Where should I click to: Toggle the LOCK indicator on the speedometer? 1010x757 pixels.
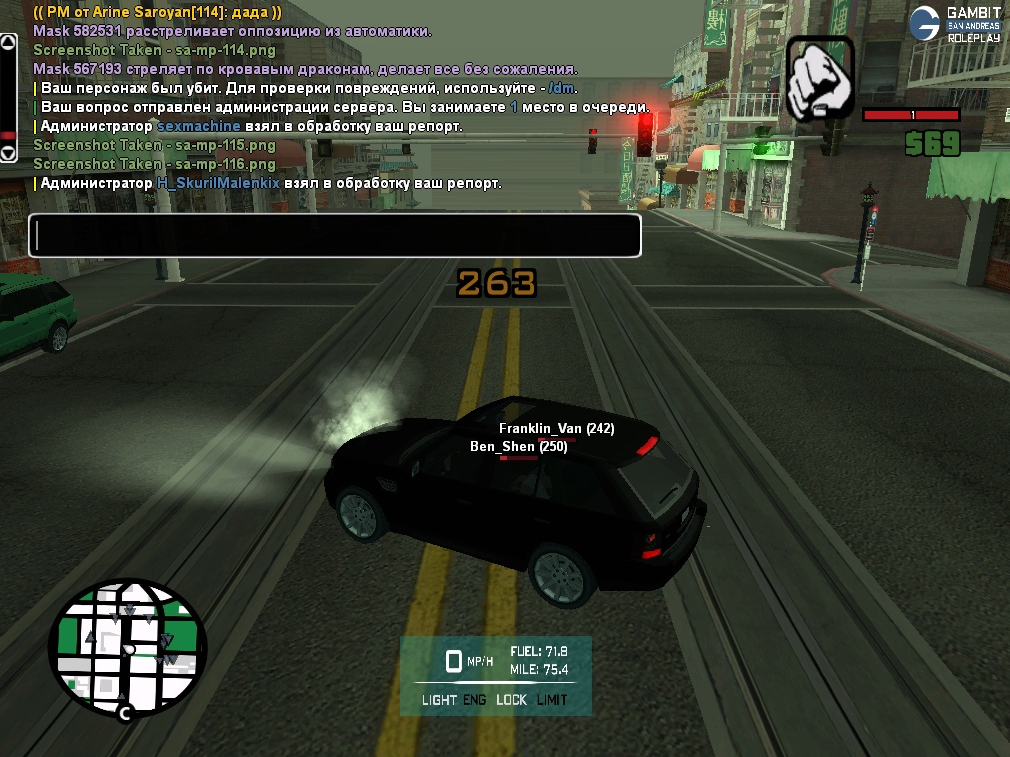511,700
